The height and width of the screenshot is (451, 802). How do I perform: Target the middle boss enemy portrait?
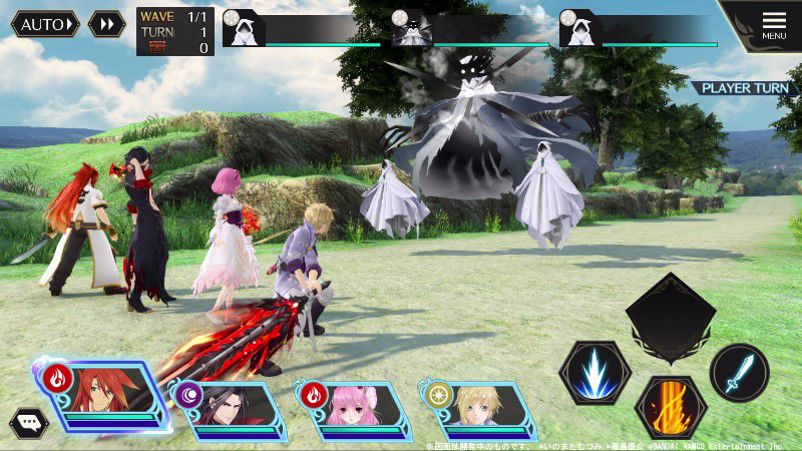pyautogui.click(x=410, y=28)
